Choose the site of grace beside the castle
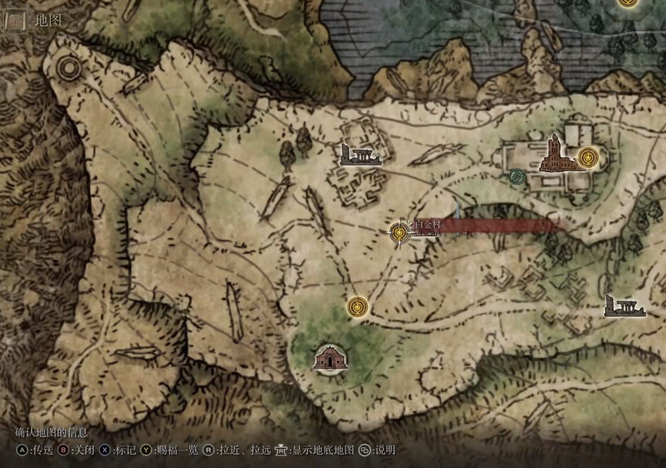Screen dimensions: 666x468 point(588,157)
